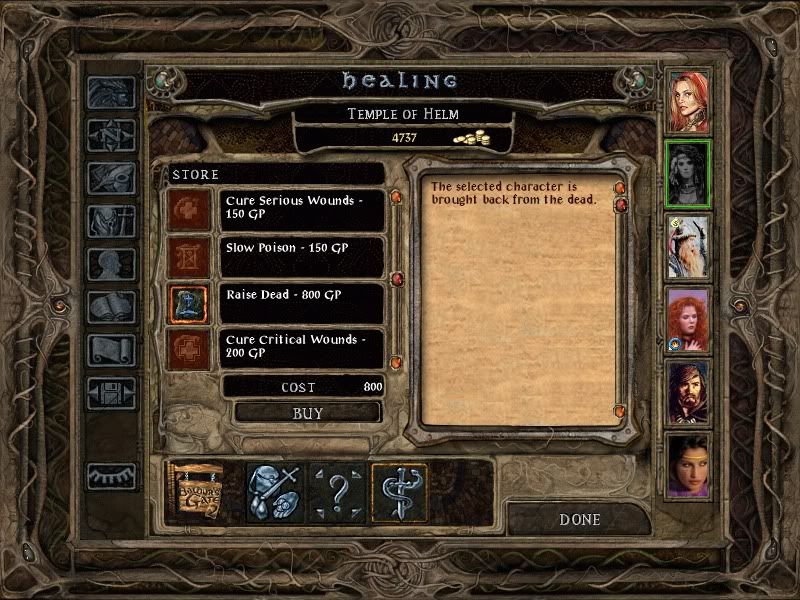Select the bearded dark-haired man portrait
Viewport: 800px width, 600px height.
688,391
